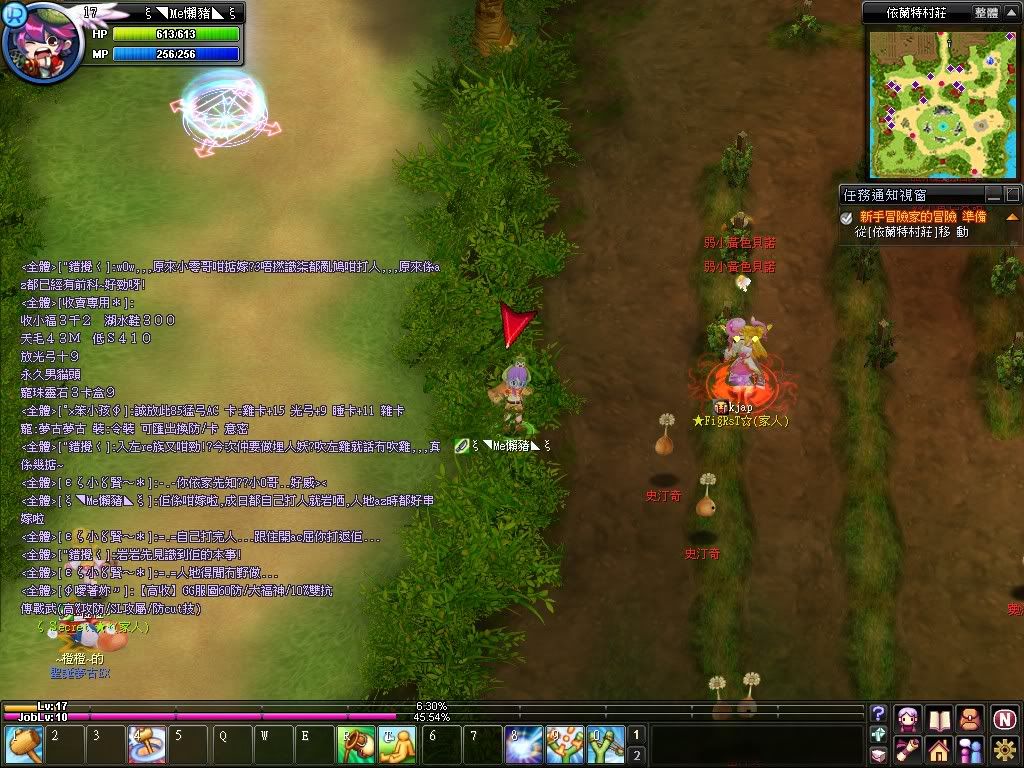Open the community friends icon
Viewport: 1024px width, 768px height.
point(970,749)
